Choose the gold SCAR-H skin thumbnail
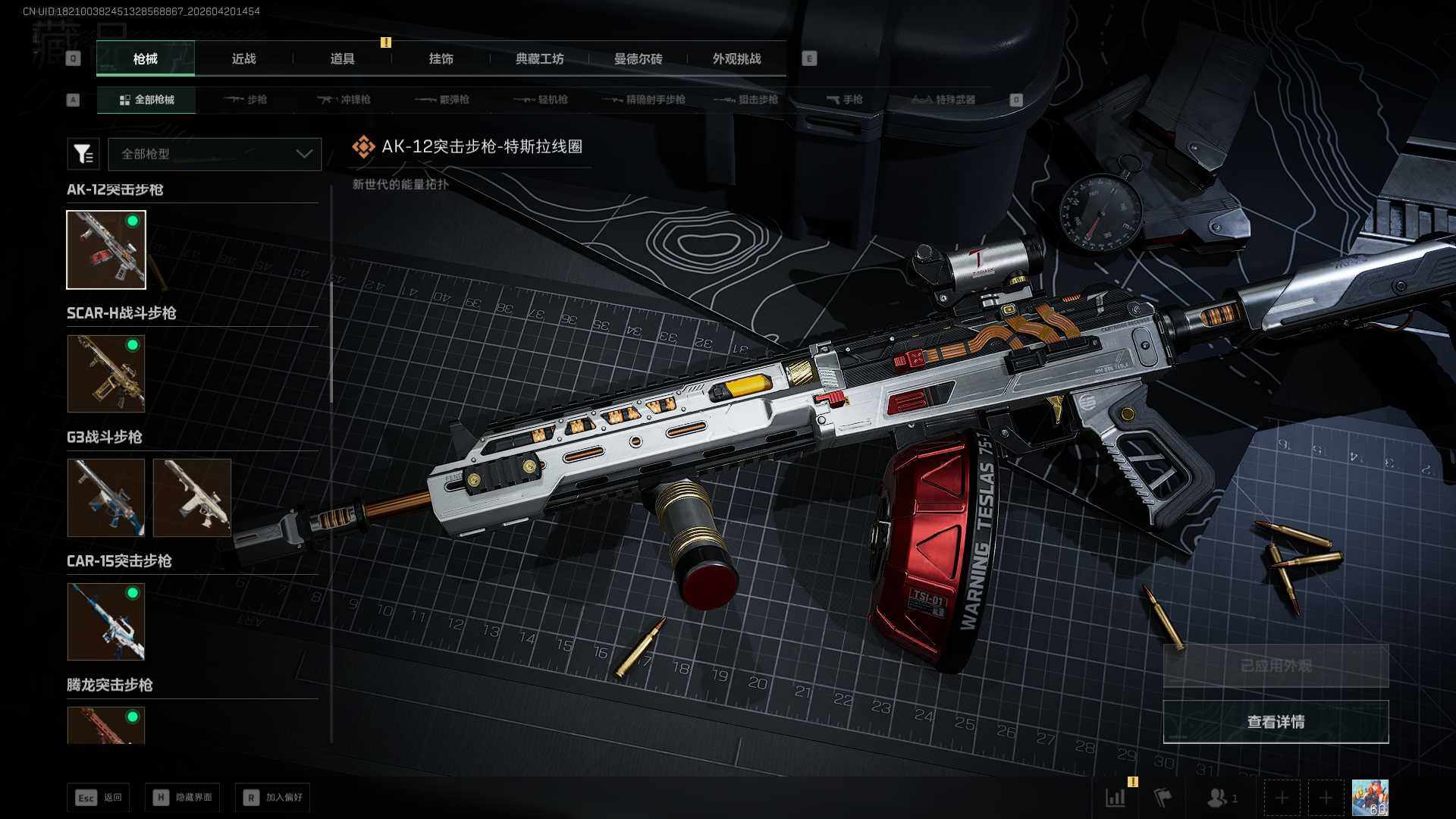The width and height of the screenshot is (1456, 819). click(106, 374)
